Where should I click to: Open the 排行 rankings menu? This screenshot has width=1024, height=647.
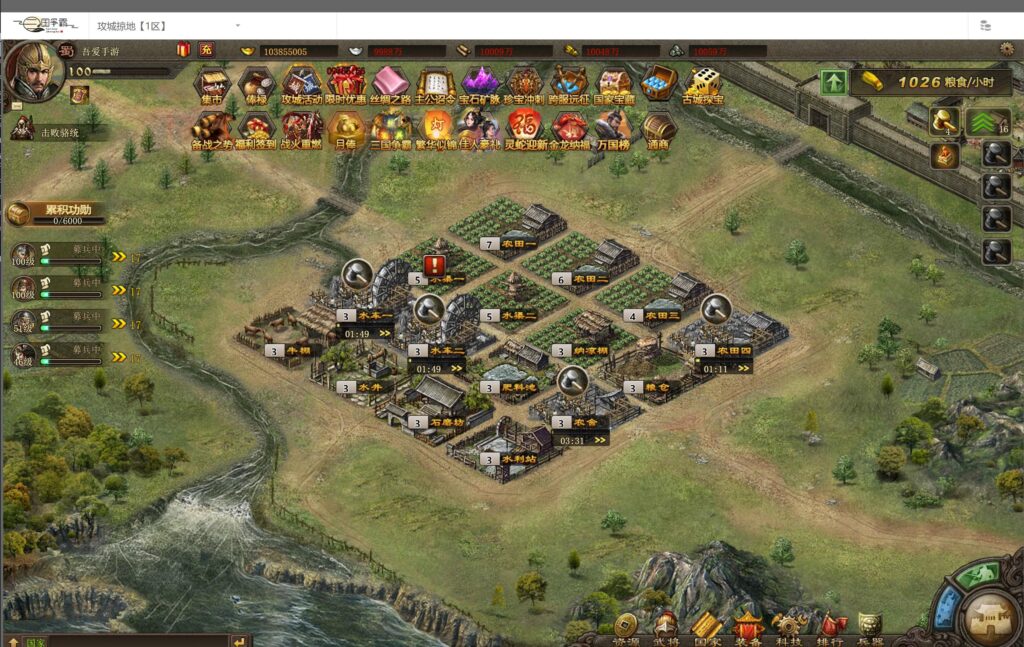[x=830, y=627]
